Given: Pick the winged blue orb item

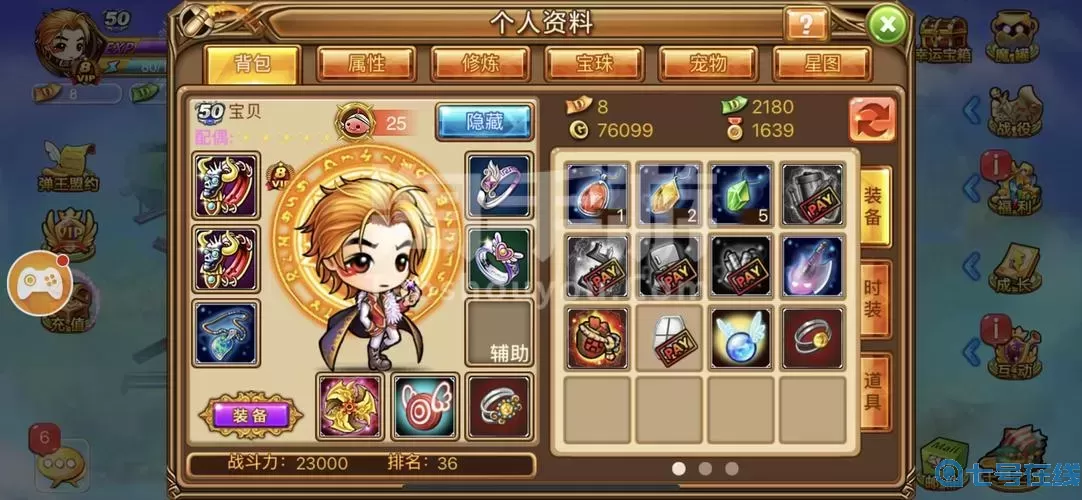Looking at the screenshot, I should [741, 338].
